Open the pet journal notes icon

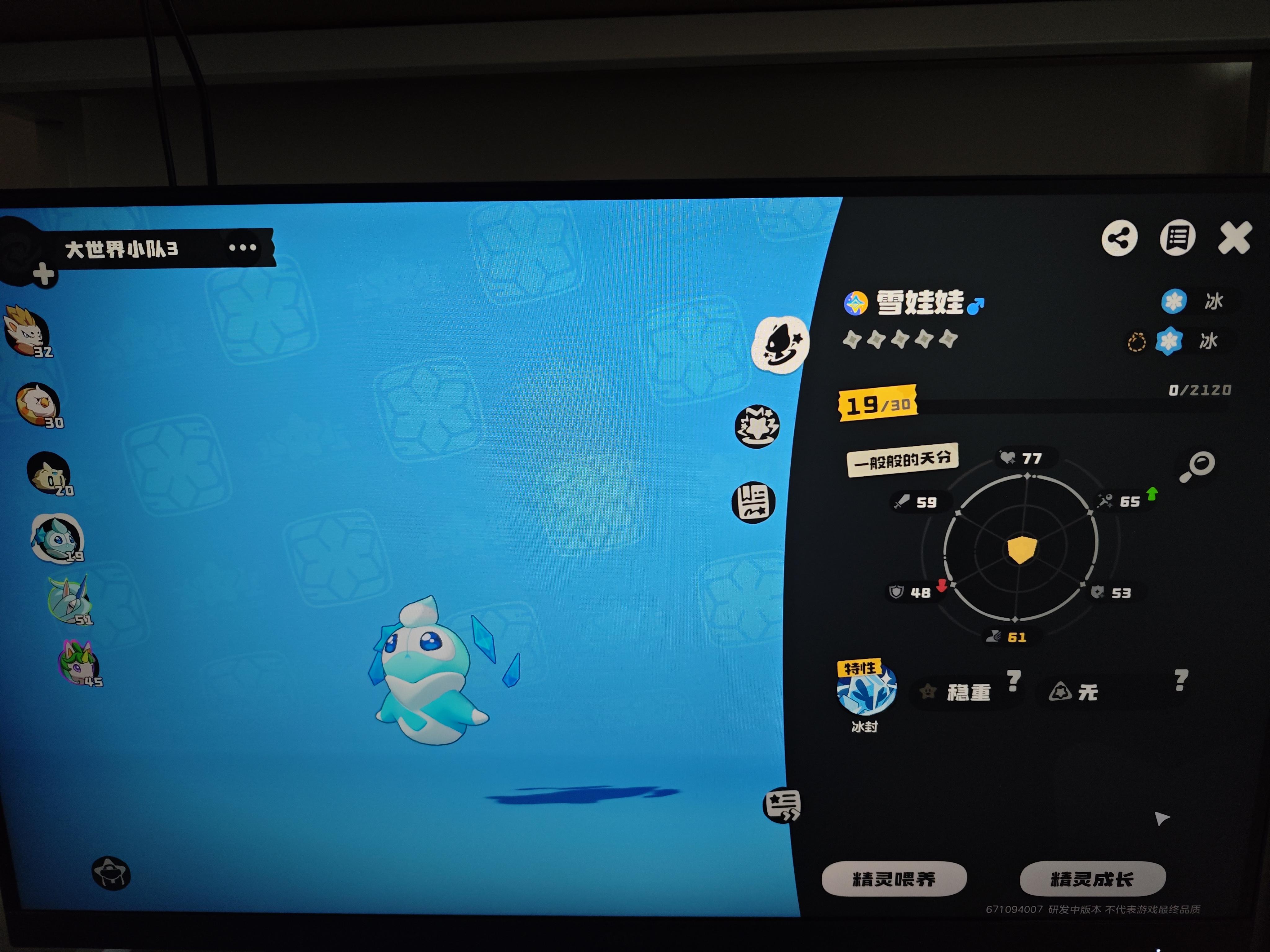point(754,501)
